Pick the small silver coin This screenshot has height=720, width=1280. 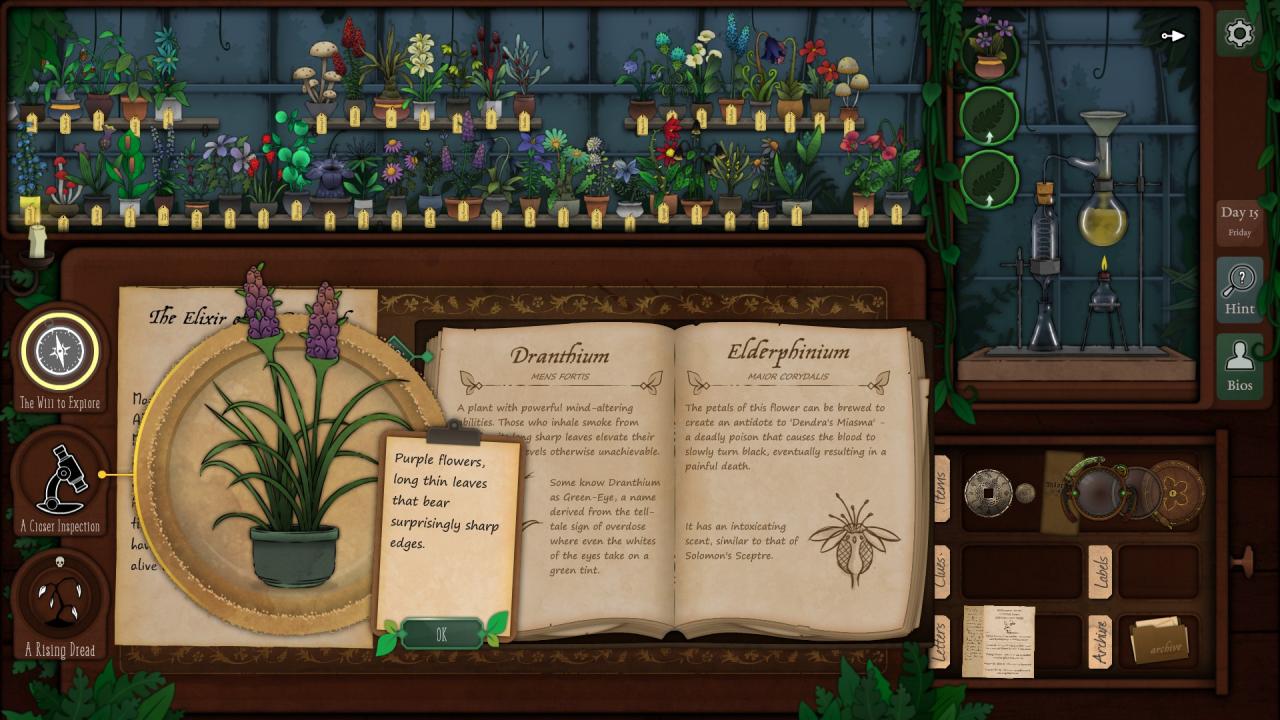(x=1025, y=493)
